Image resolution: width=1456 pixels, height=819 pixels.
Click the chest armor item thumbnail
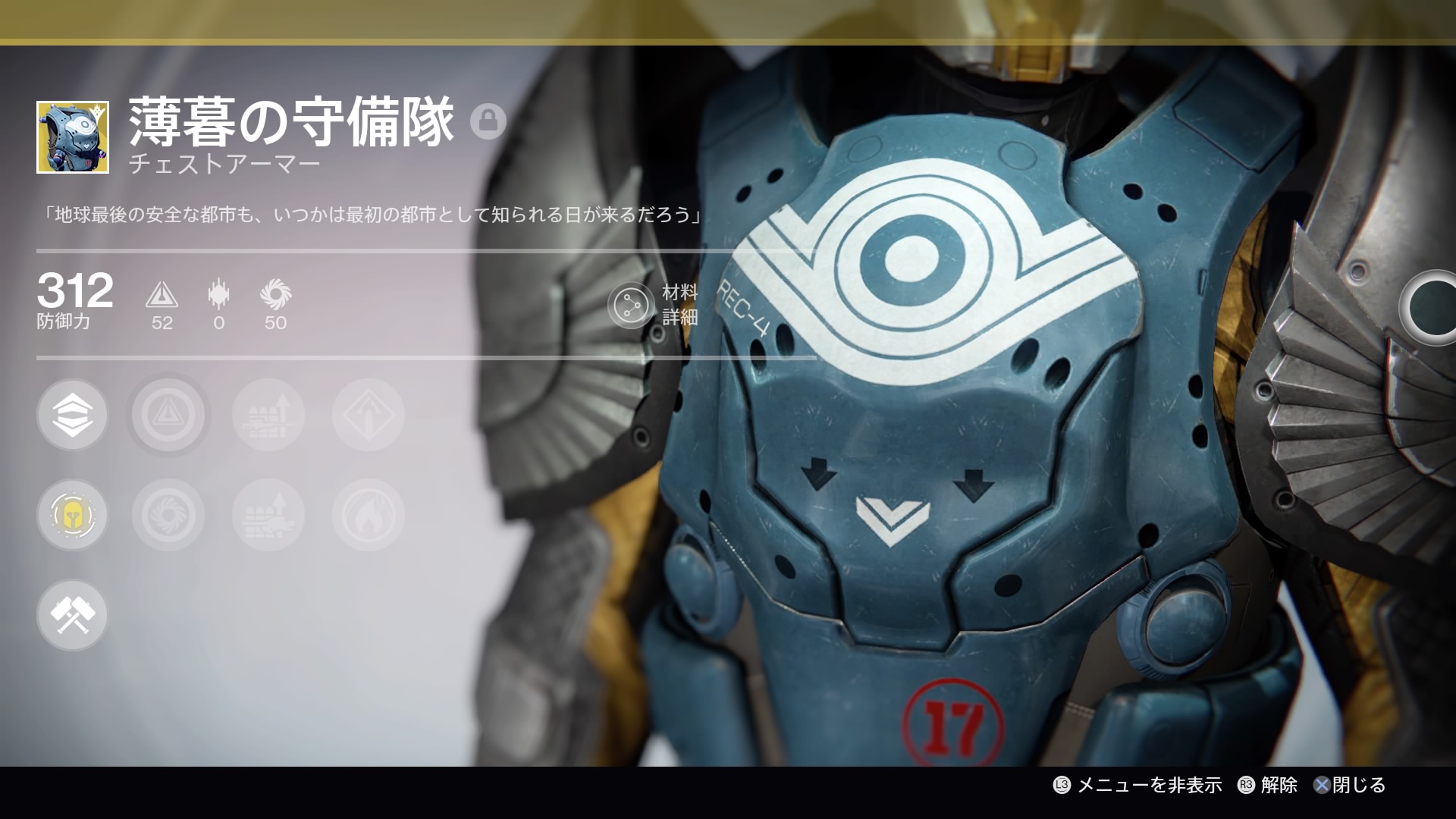click(x=73, y=137)
